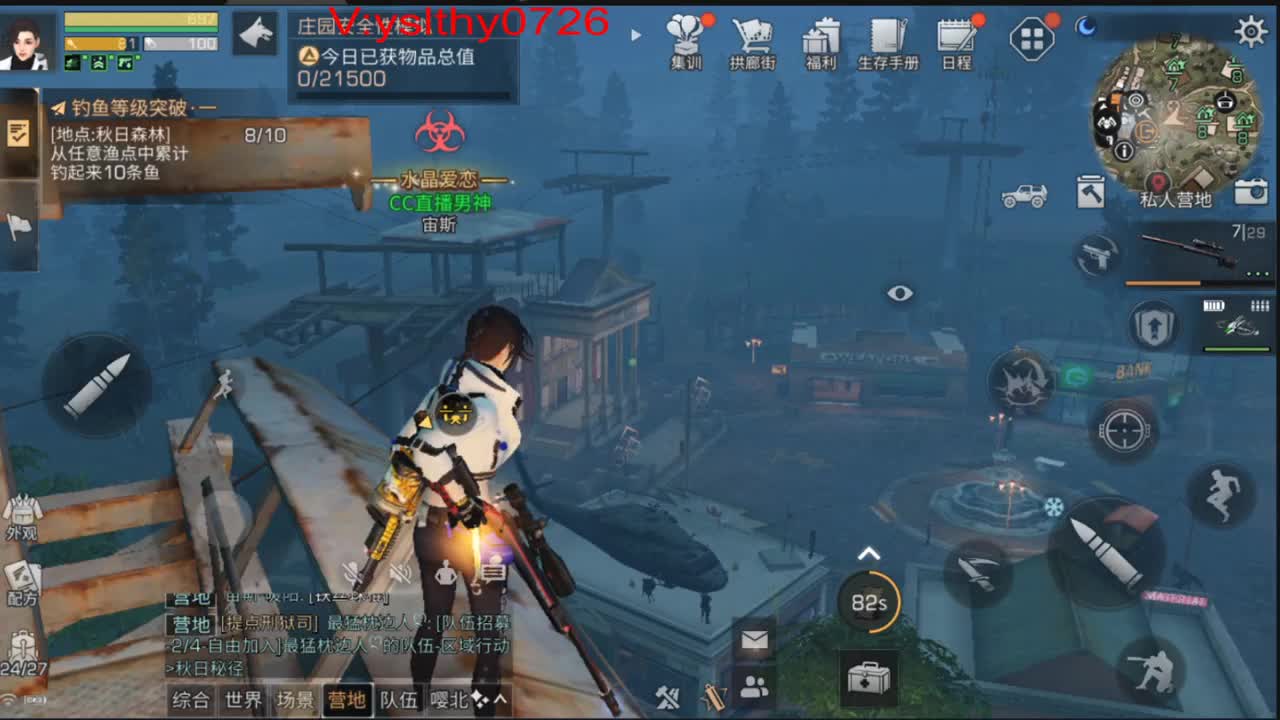Open the right-pointing arrow beside manor panel
Screen dimensions: 1280x720
click(637, 34)
